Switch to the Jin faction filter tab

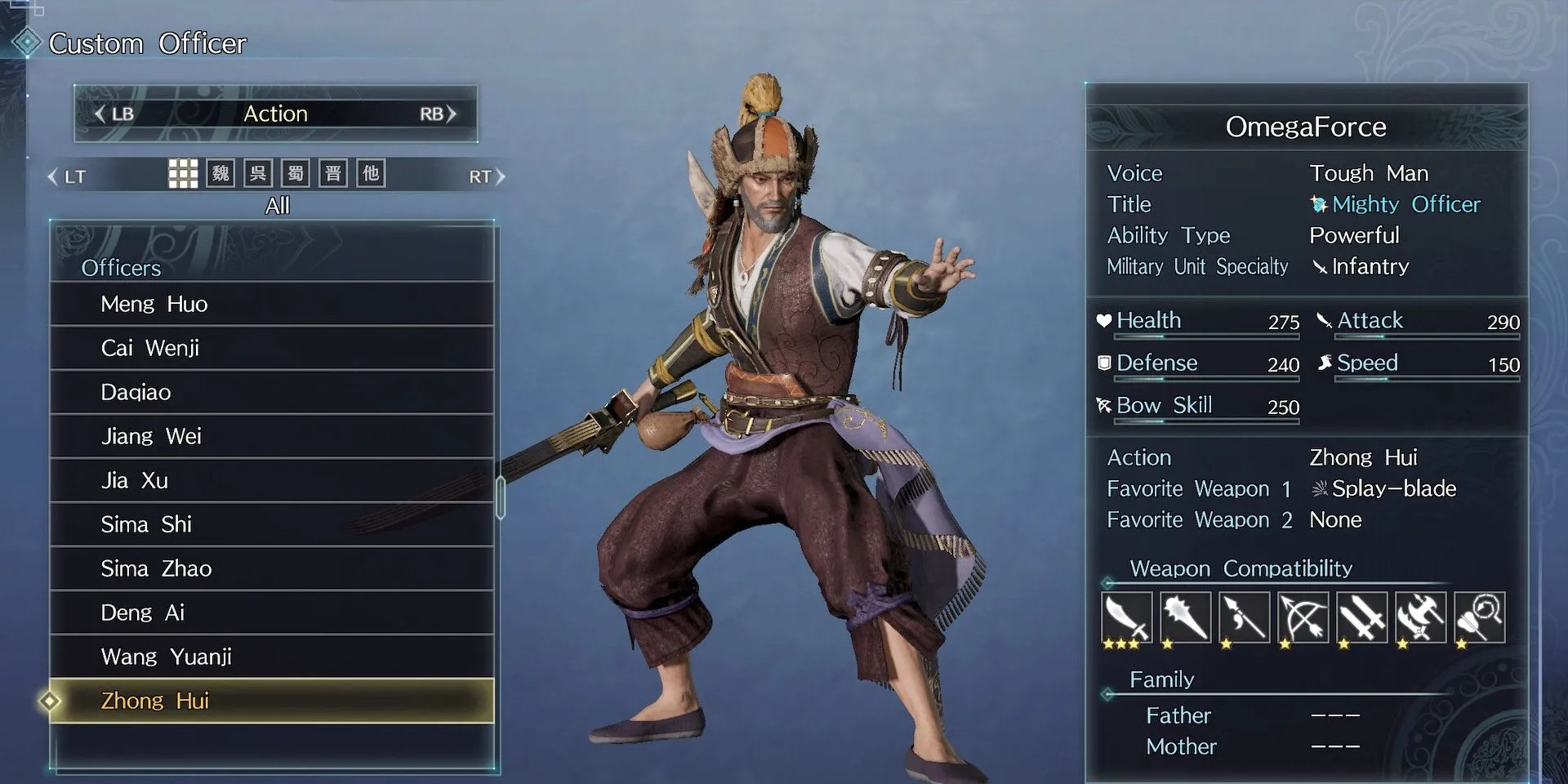click(332, 172)
